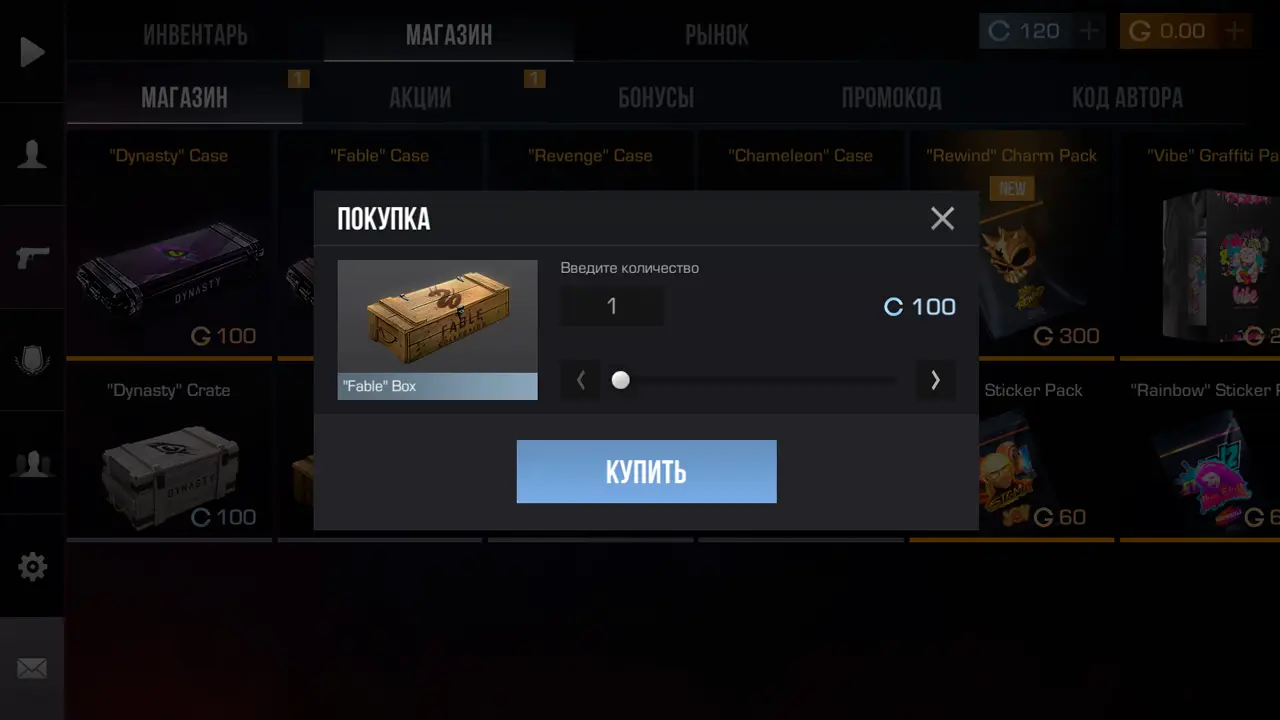This screenshot has width=1280, height=720.
Task: Open the friends list icon in the sidebar
Action: pos(32,462)
